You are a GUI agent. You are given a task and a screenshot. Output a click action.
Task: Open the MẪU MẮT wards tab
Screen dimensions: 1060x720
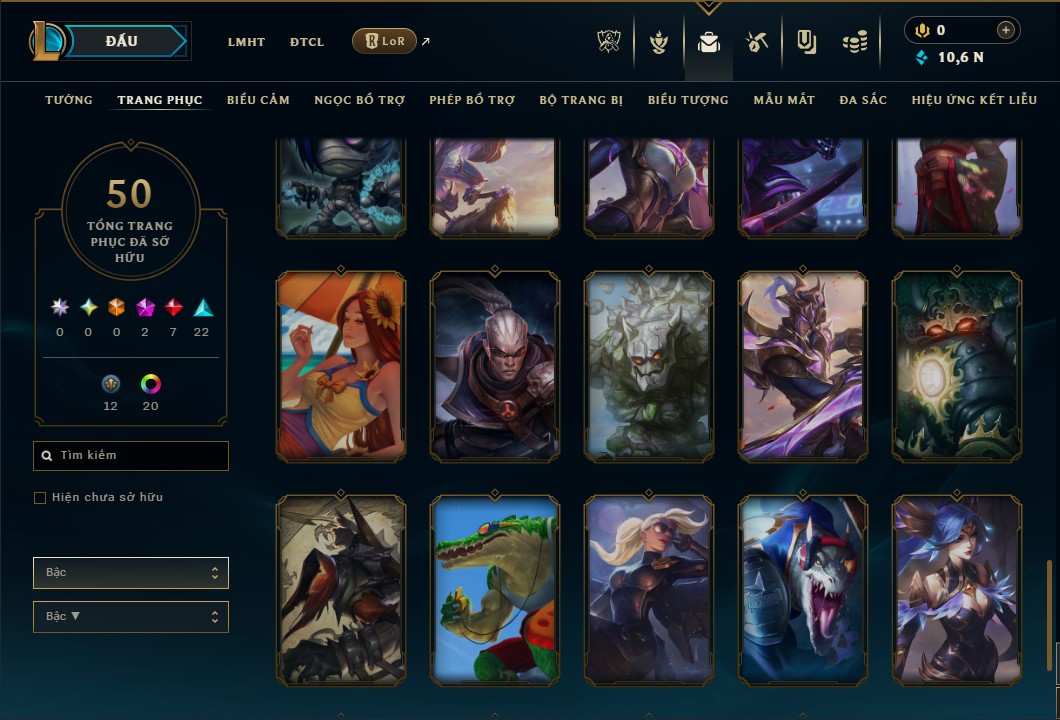(784, 100)
